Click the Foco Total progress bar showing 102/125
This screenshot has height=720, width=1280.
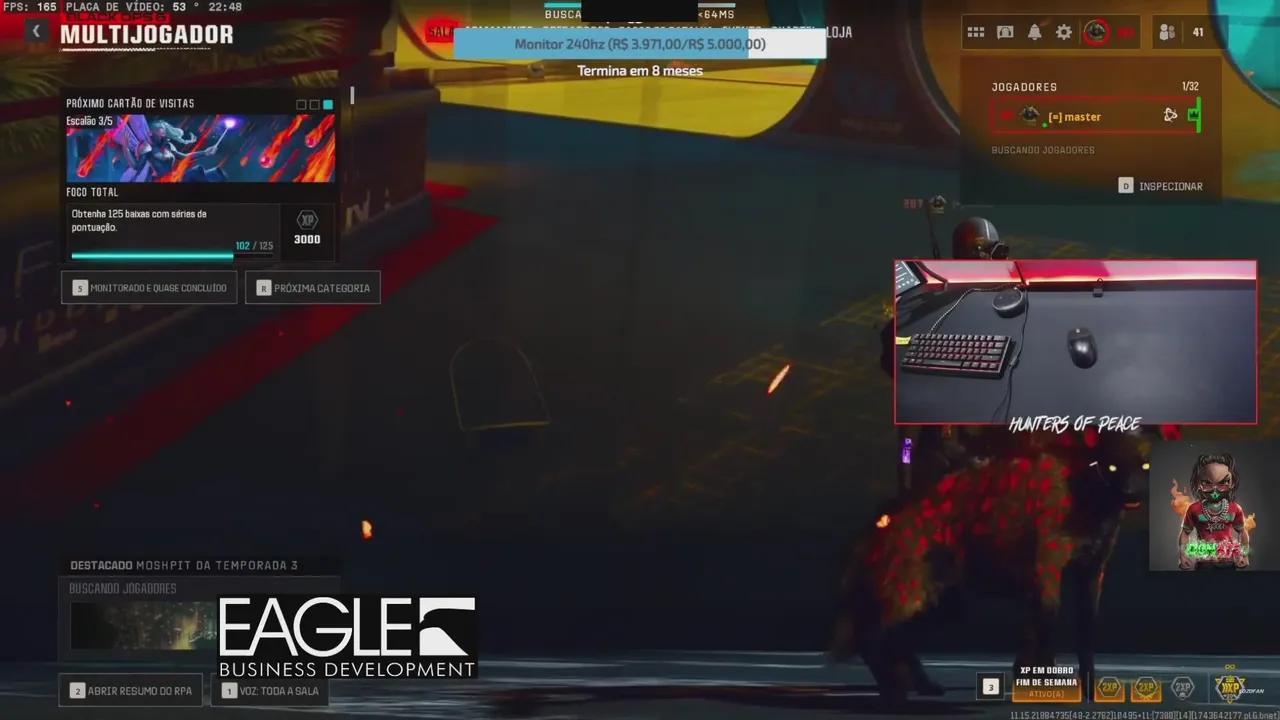pos(152,256)
